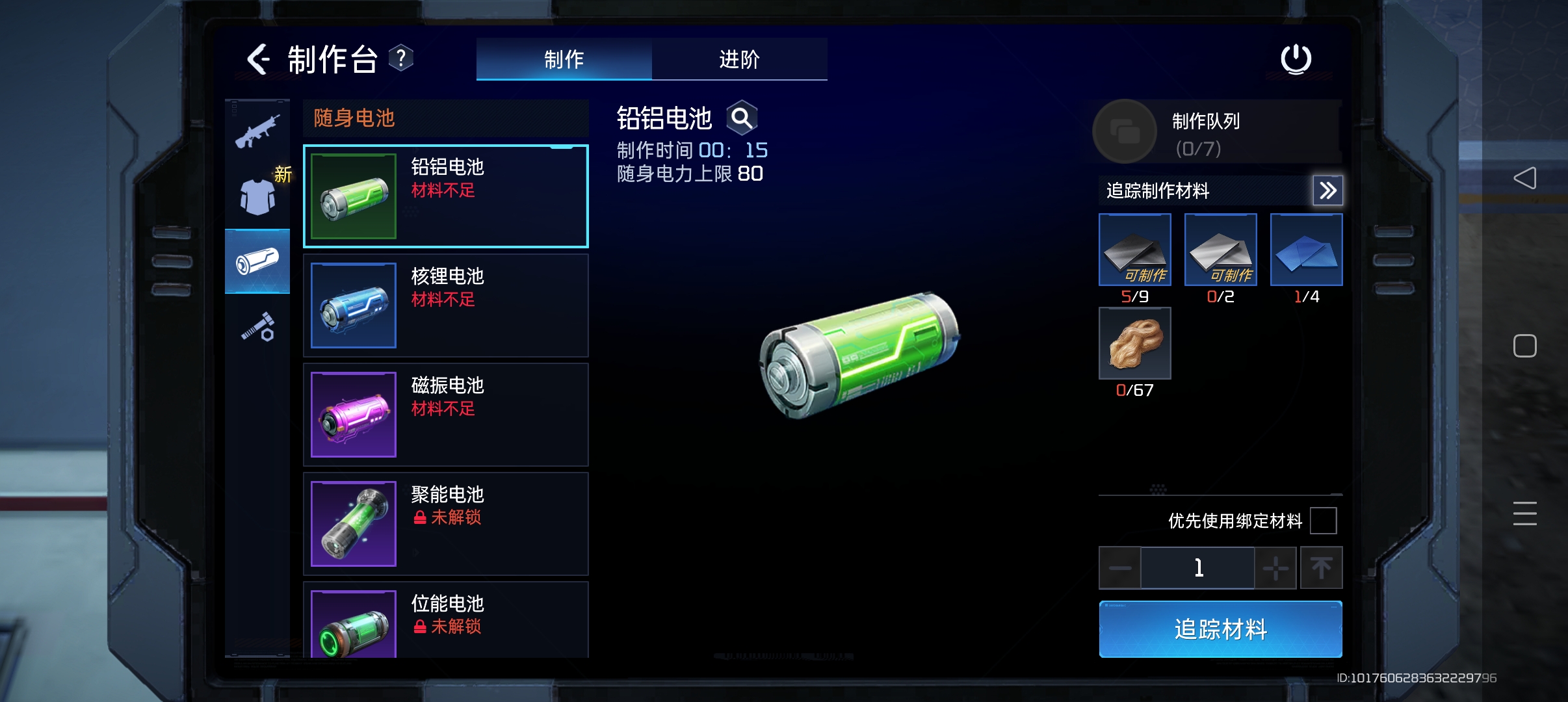
Task: Click the 追踪材料 button
Action: click(x=1220, y=629)
